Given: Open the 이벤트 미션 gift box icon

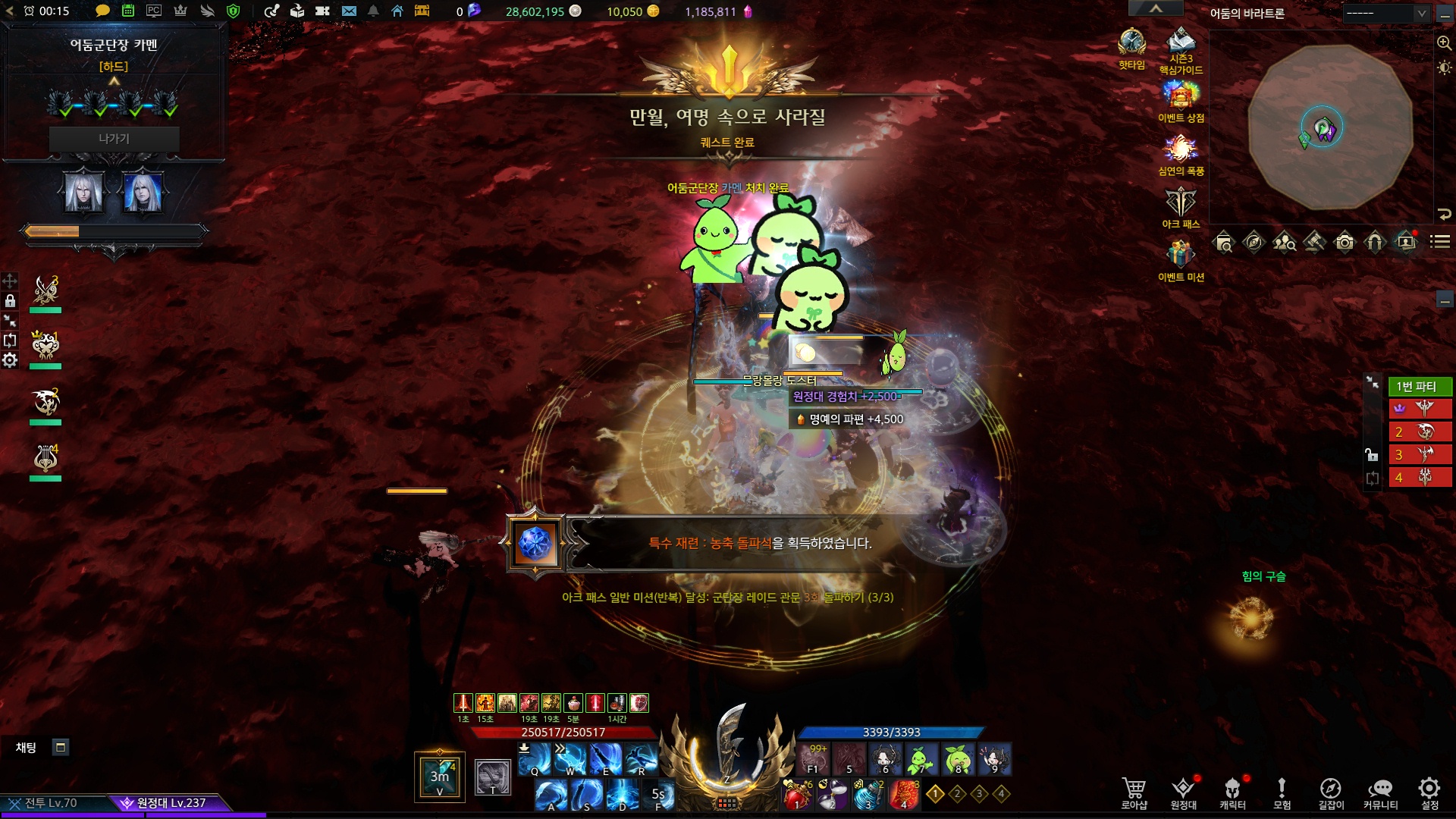Looking at the screenshot, I should pos(1181,258).
